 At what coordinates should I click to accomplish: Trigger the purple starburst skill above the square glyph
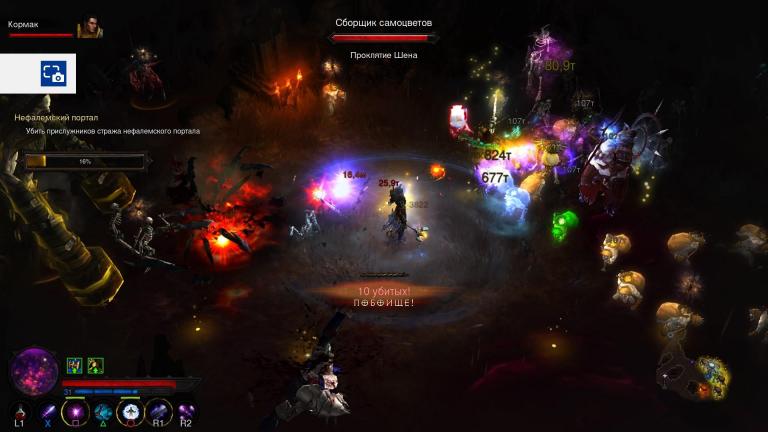pos(74,411)
